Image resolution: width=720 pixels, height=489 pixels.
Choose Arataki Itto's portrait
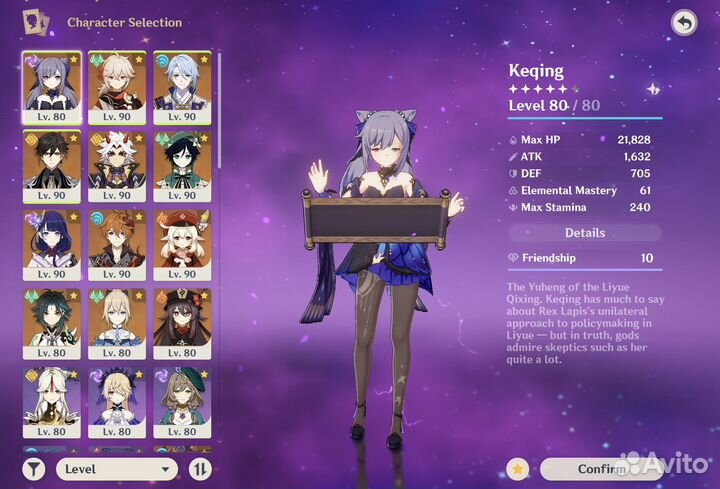116,164
